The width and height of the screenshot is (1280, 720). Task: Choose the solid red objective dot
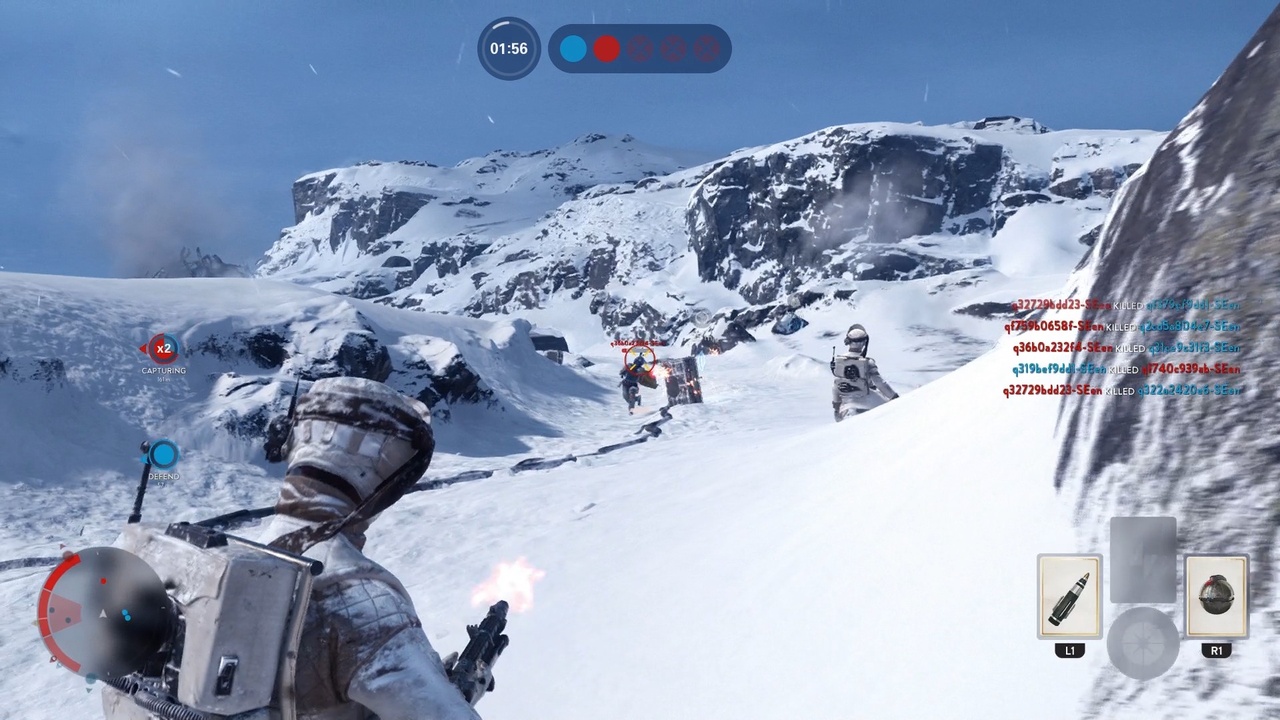coord(607,49)
